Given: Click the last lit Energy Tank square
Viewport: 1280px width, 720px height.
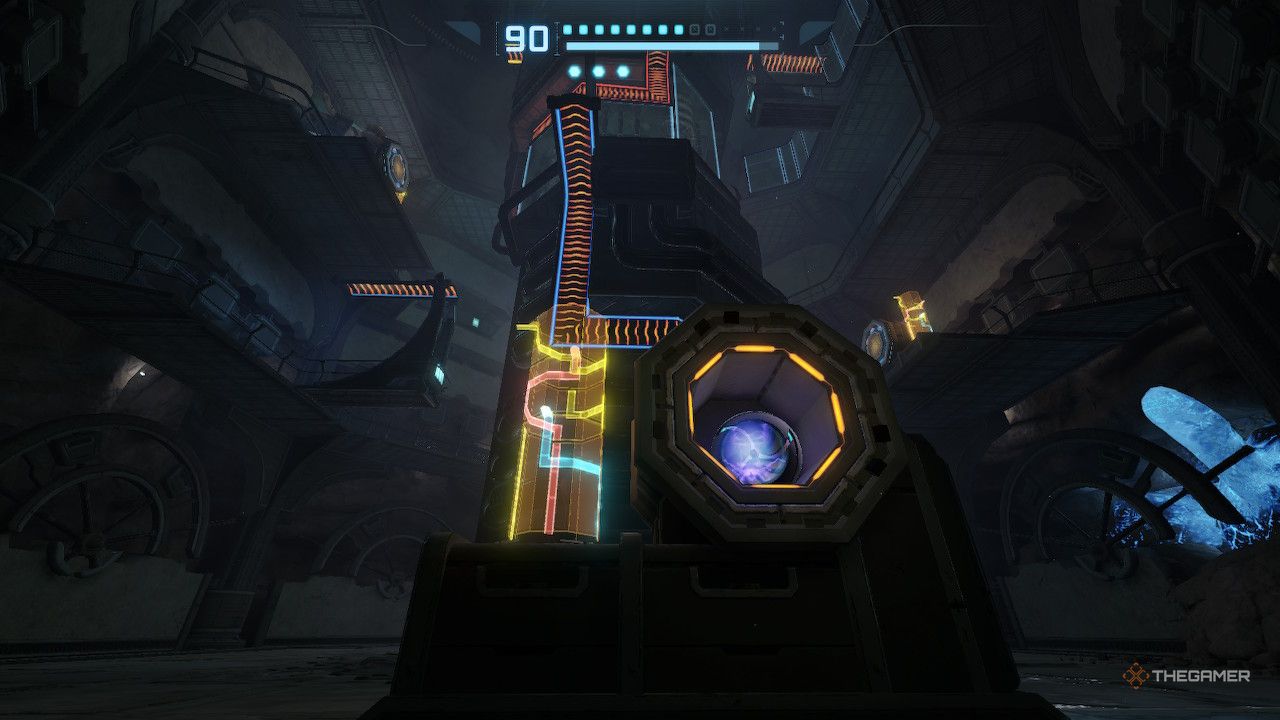Looking at the screenshot, I should [x=679, y=31].
